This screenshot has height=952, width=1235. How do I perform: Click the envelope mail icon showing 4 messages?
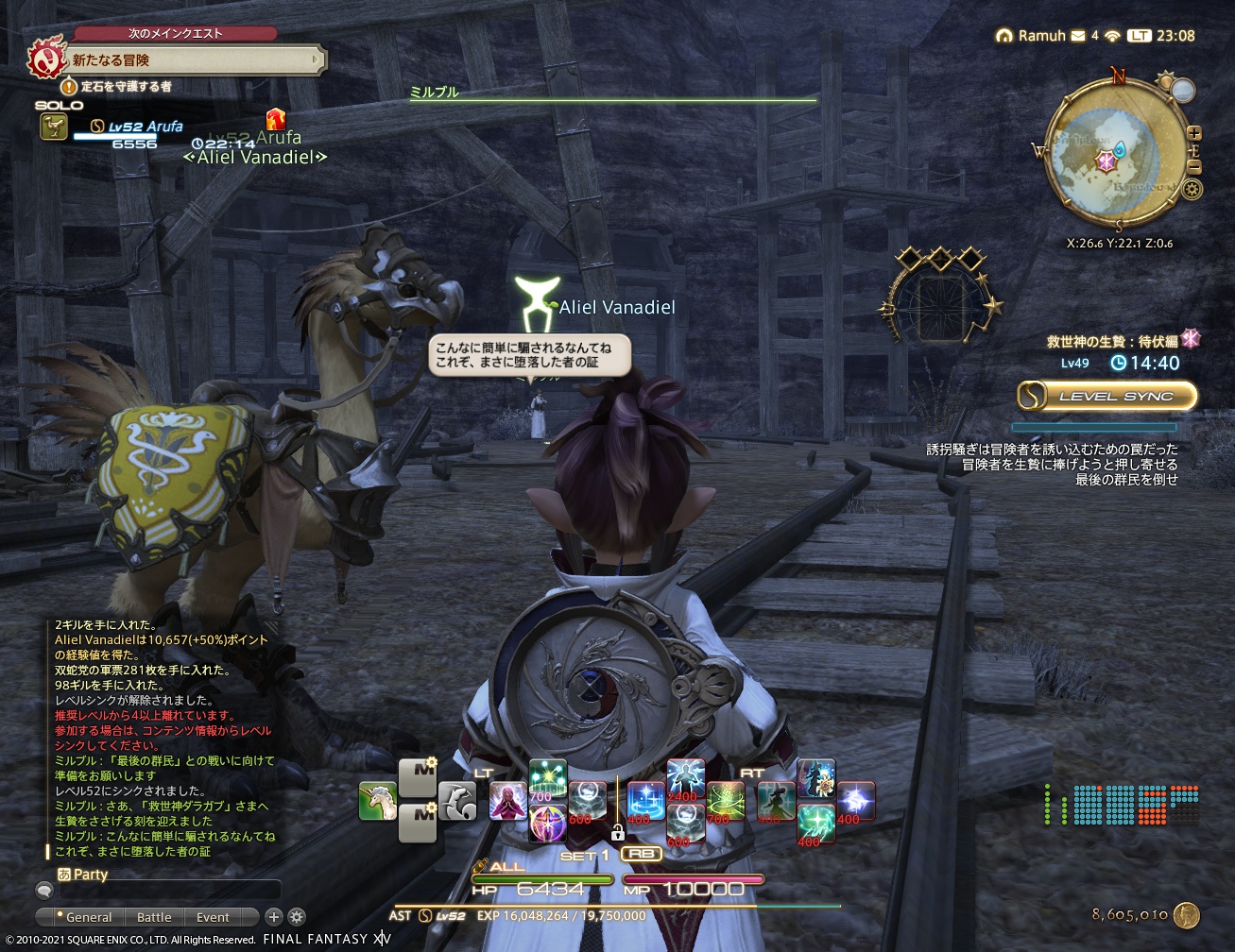1076,36
